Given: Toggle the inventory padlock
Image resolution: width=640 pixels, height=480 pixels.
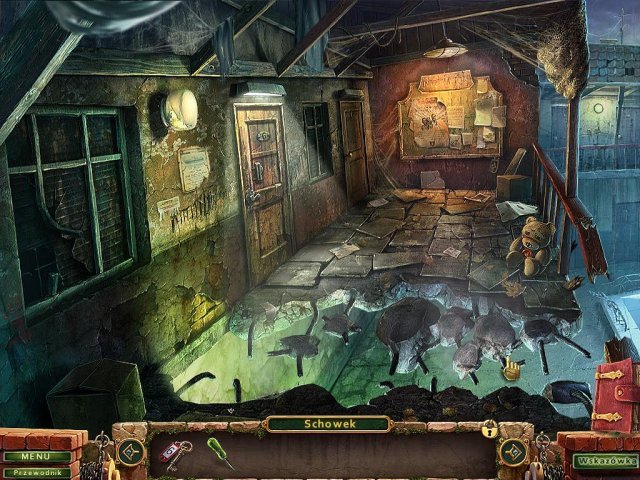Looking at the screenshot, I should (x=490, y=430).
